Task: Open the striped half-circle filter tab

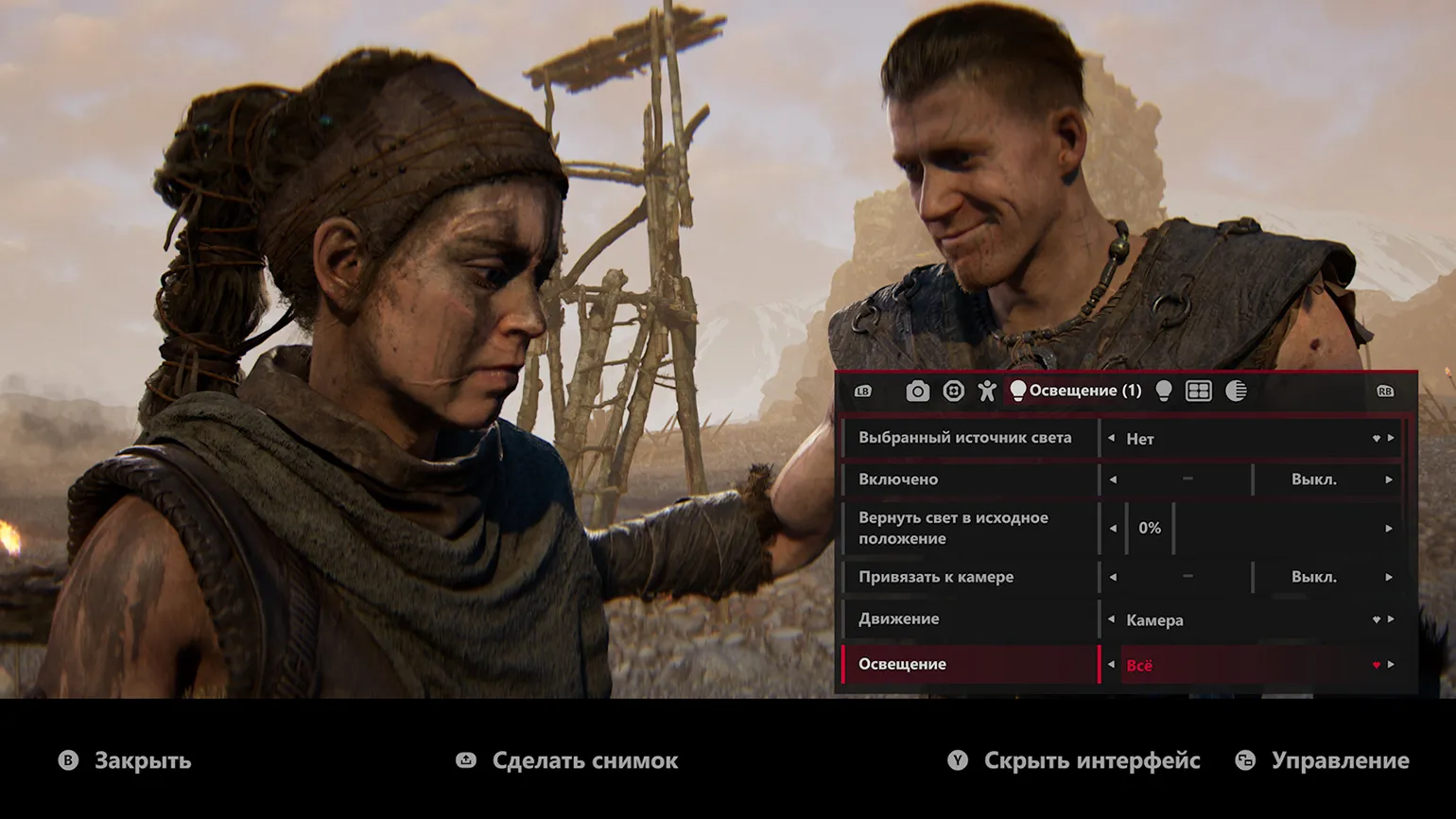Action: (x=1236, y=392)
